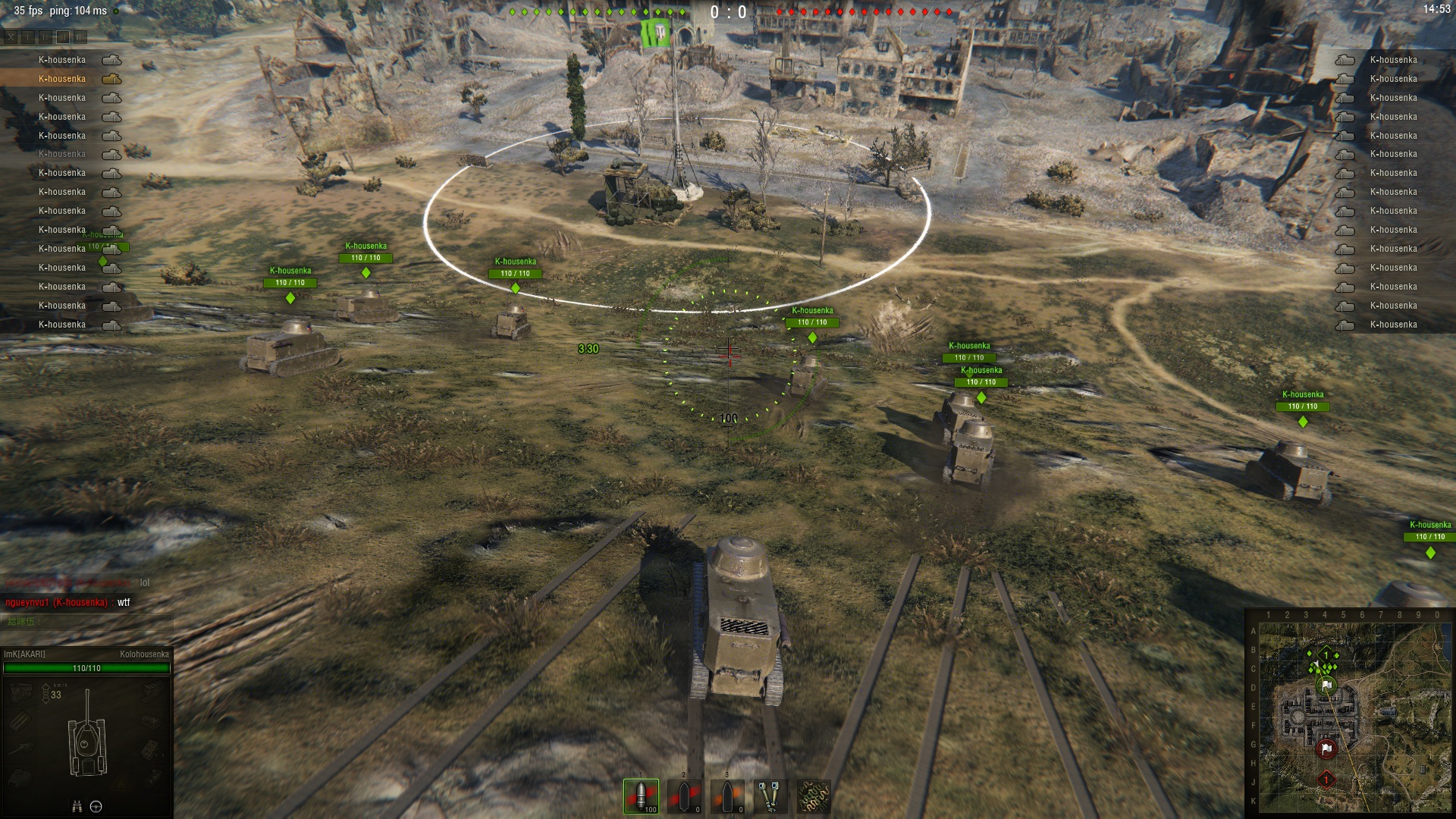The height and width of the screenshot is (819, 1456).
Task: Click the steering wheel icon in the damage panel
Action: pos(96,806)
